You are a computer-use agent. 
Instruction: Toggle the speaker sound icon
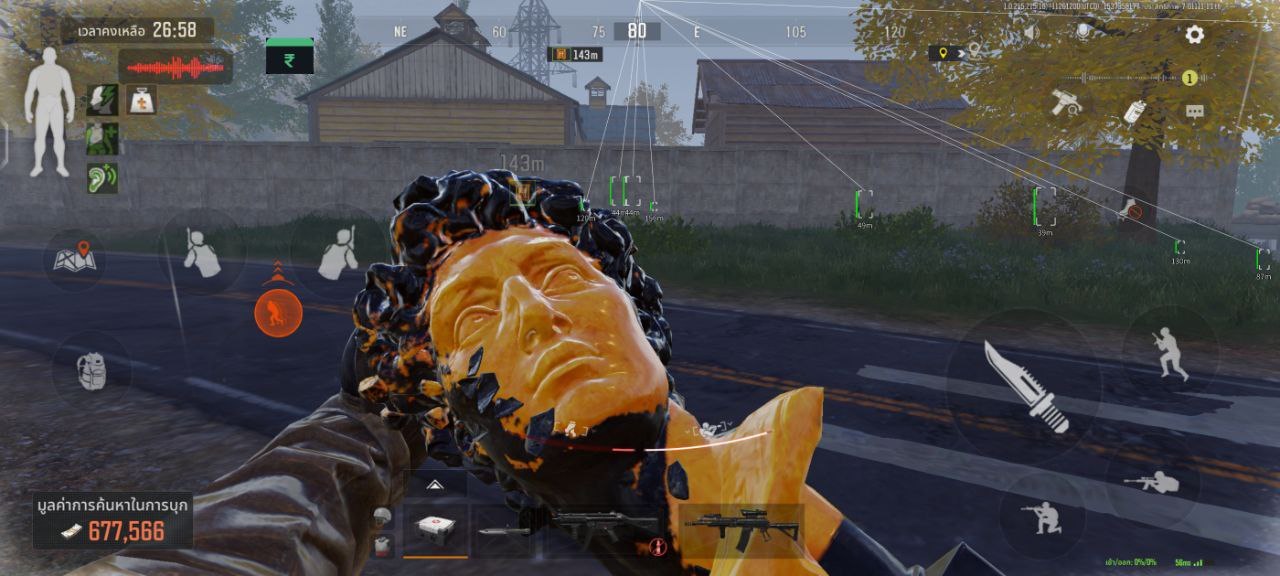click(x=1031, y=33)
